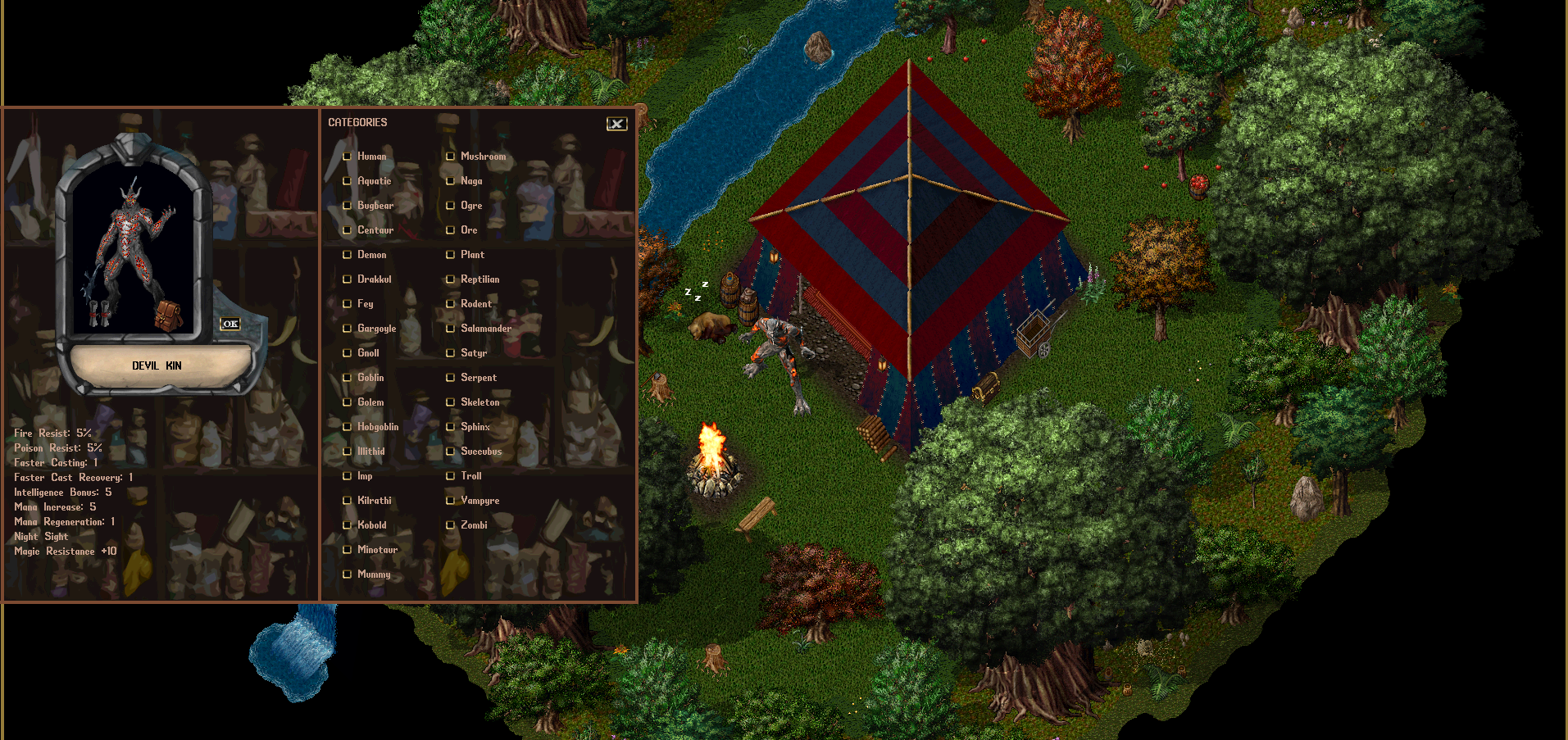This screenshot has width=1568, height=740.
Task: Choose the Skeleton category
Action: [x=451, y=402]
